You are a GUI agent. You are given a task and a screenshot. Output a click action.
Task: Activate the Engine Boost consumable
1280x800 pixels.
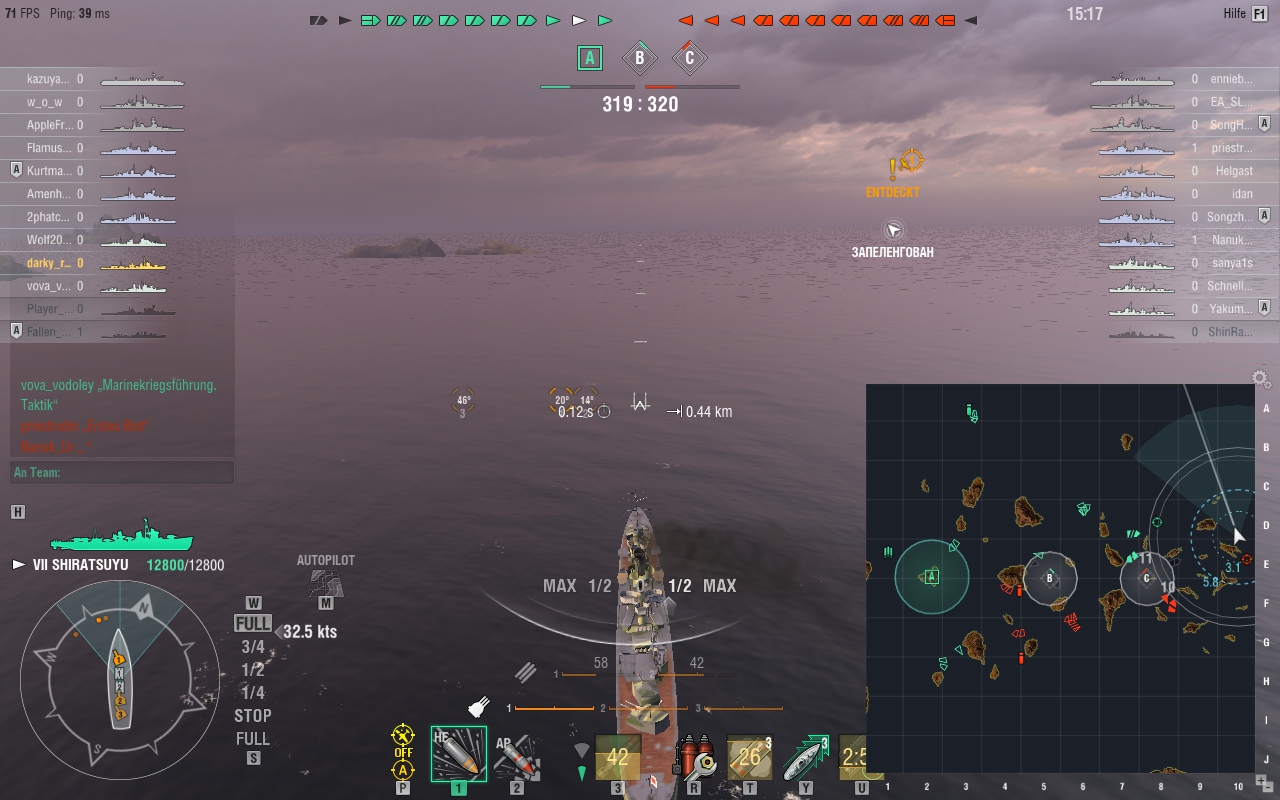[805, 757]
